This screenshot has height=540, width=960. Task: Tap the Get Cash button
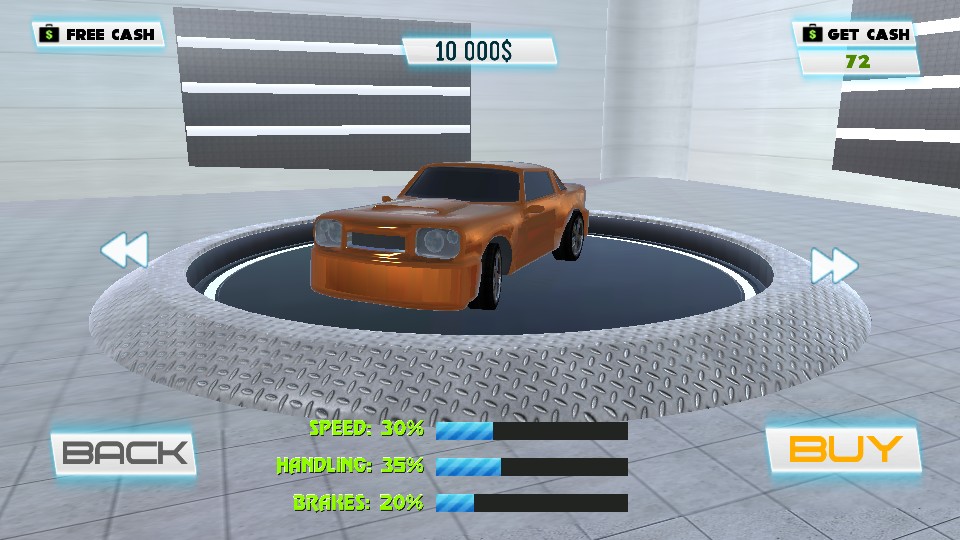coord(857,34)
